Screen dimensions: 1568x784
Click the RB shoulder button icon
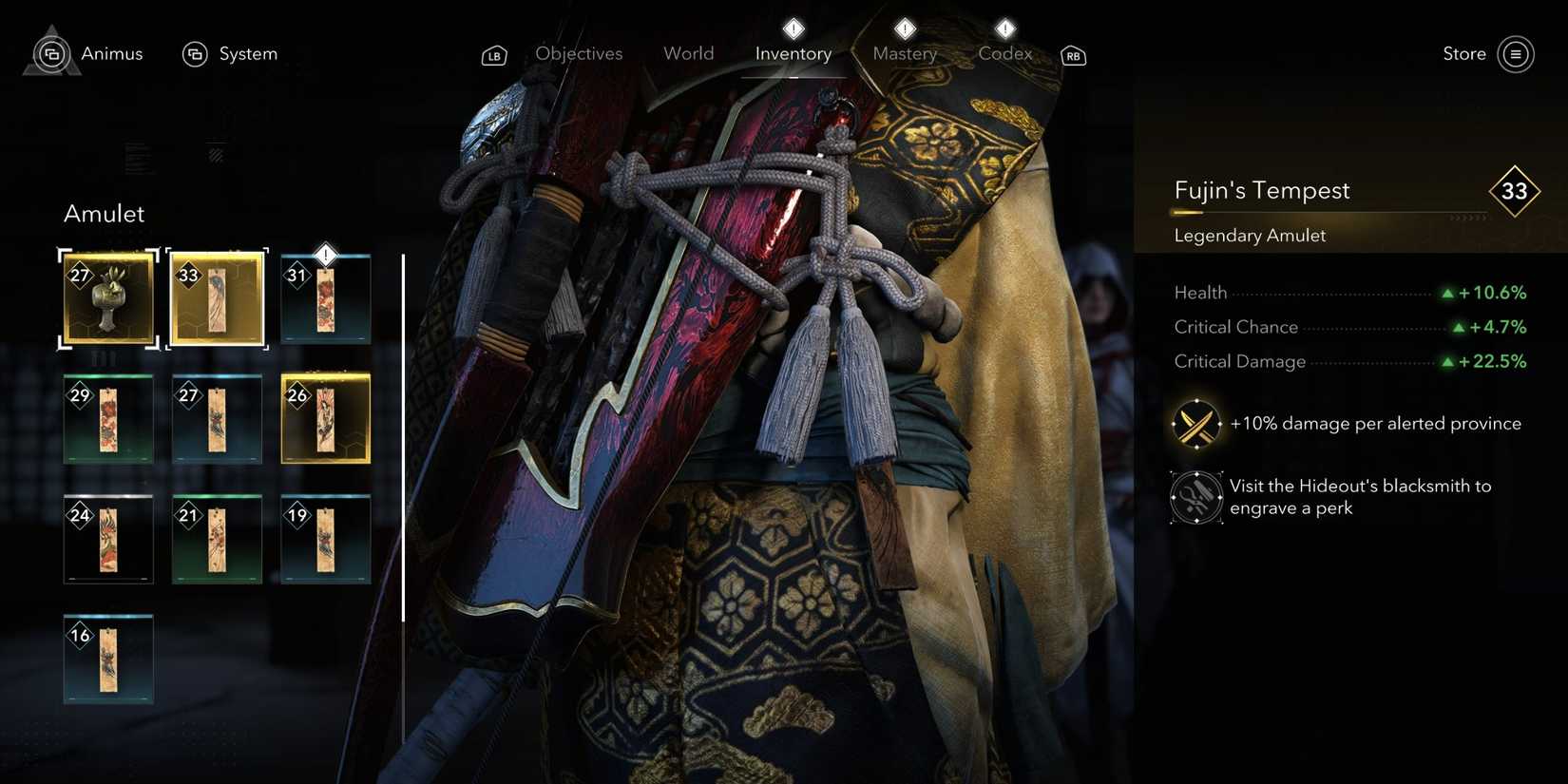(x=1073, y=55)
